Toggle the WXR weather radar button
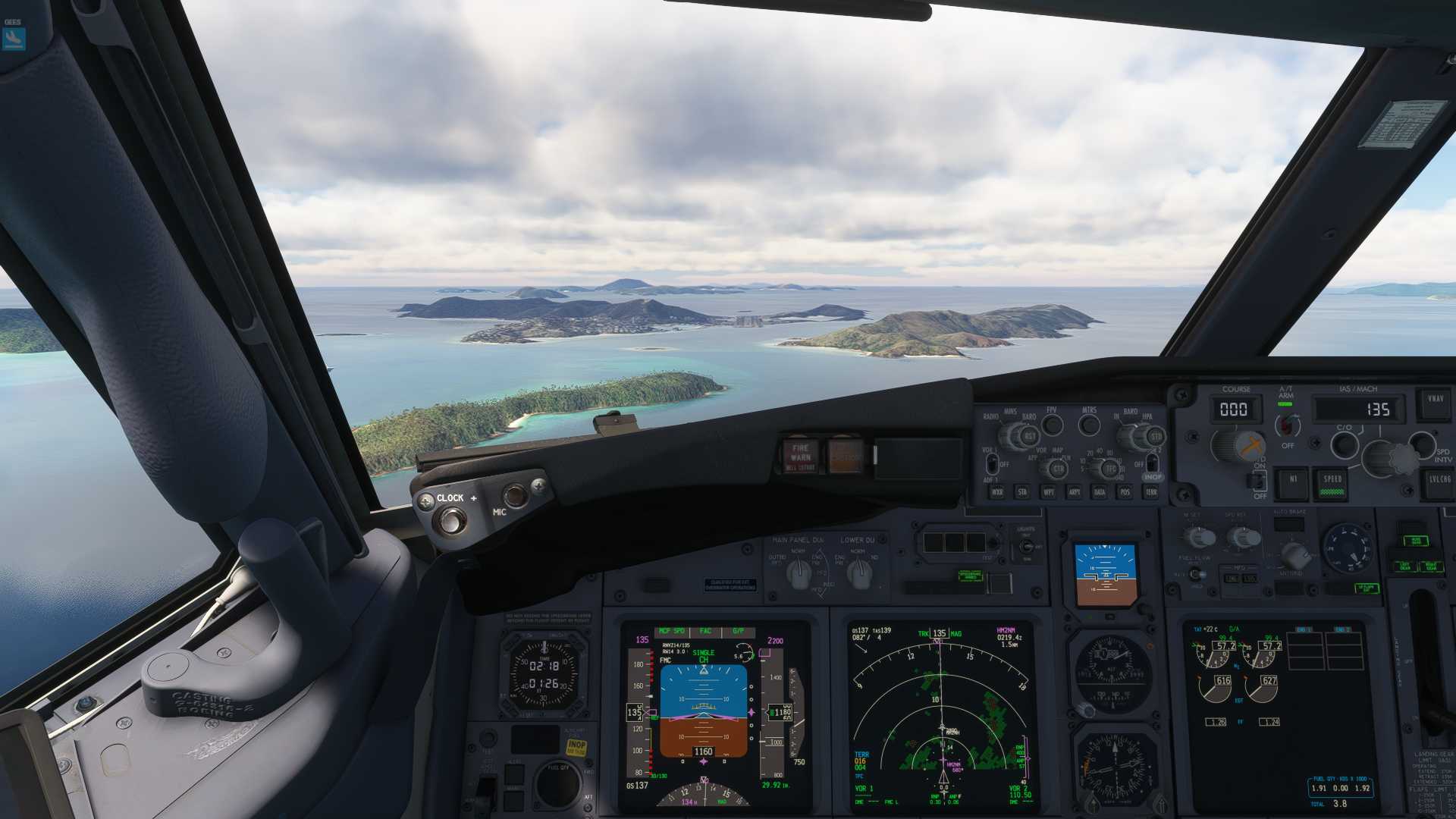The image size is (1456, 819). pyautogui.click(x=996, y=492)
